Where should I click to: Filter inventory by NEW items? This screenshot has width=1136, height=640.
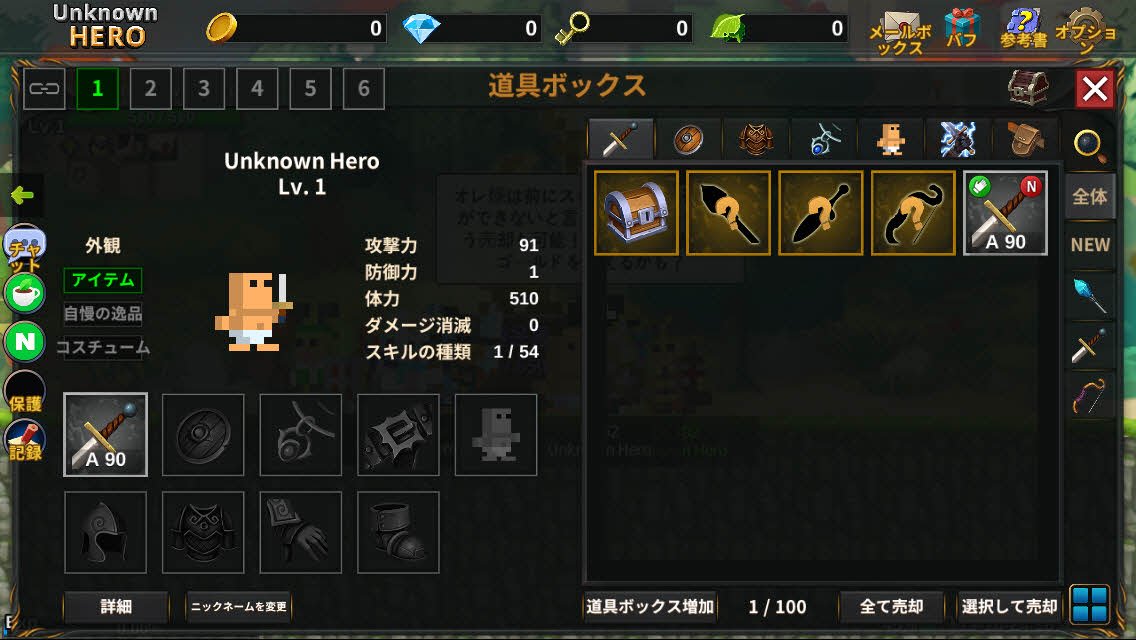pyautogui.click(x=1089, y=245)
